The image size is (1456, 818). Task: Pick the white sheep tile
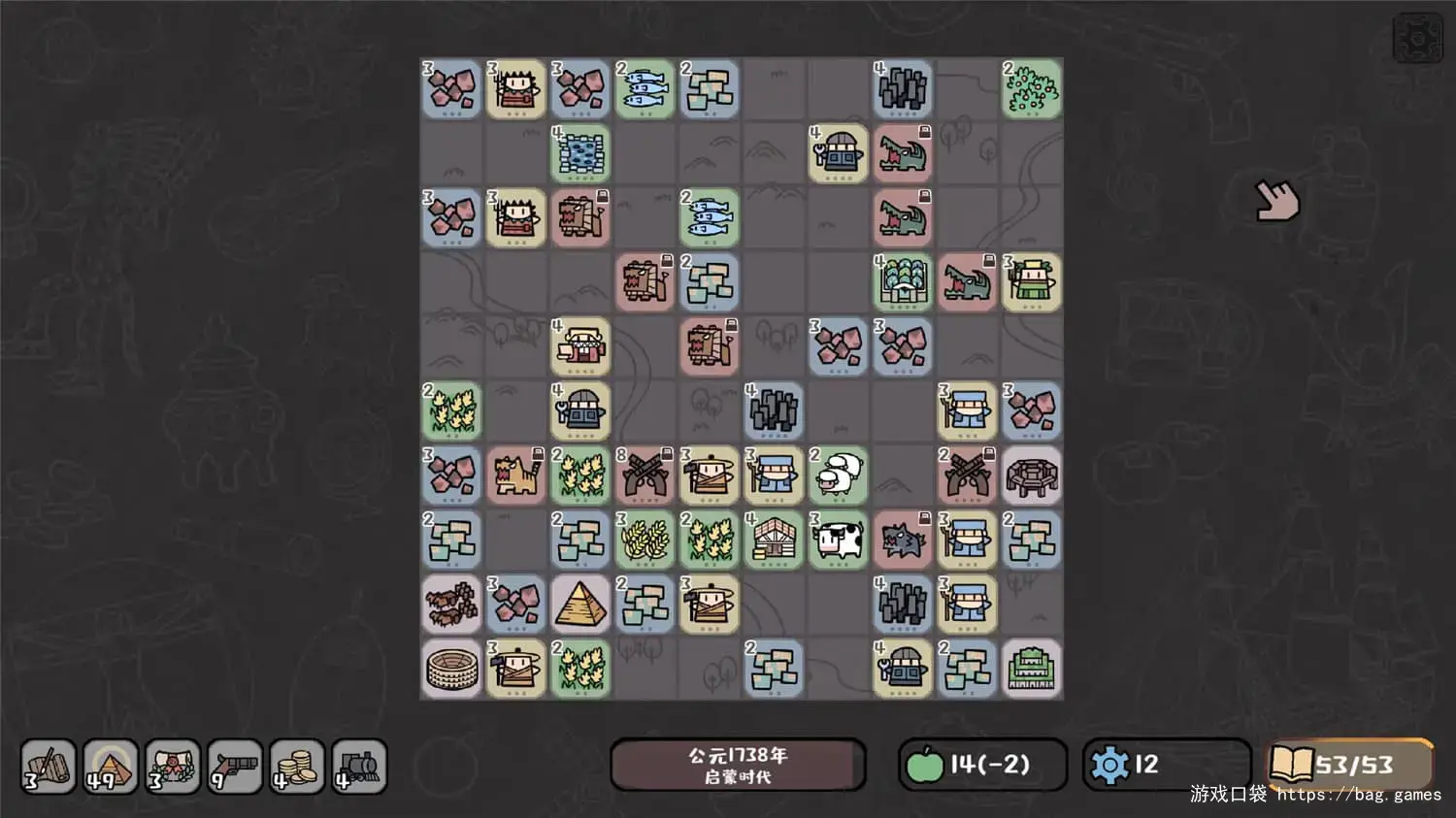pyautogui.click(x=839, y=475)
